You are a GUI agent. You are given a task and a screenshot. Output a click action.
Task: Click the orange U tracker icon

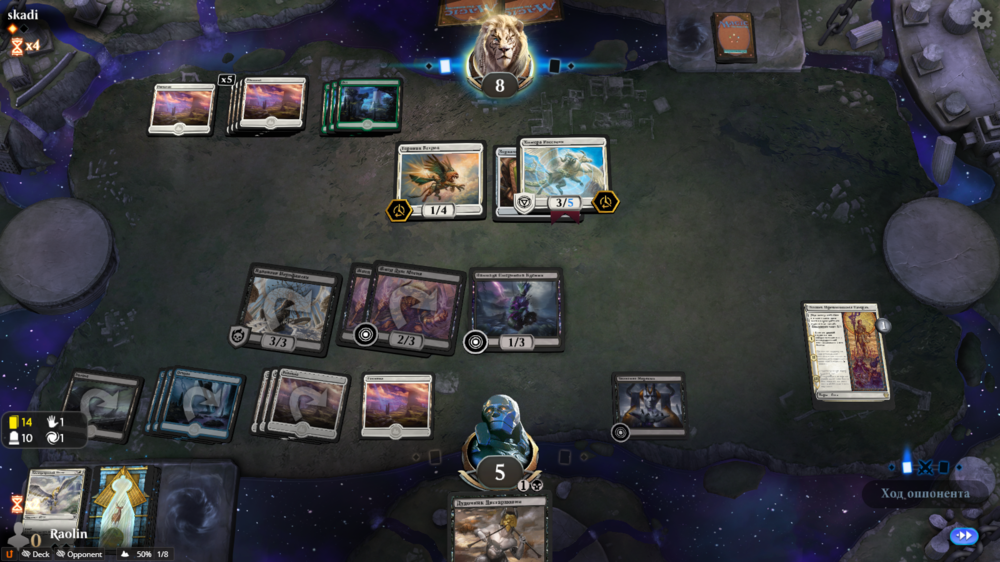(10, 554)
